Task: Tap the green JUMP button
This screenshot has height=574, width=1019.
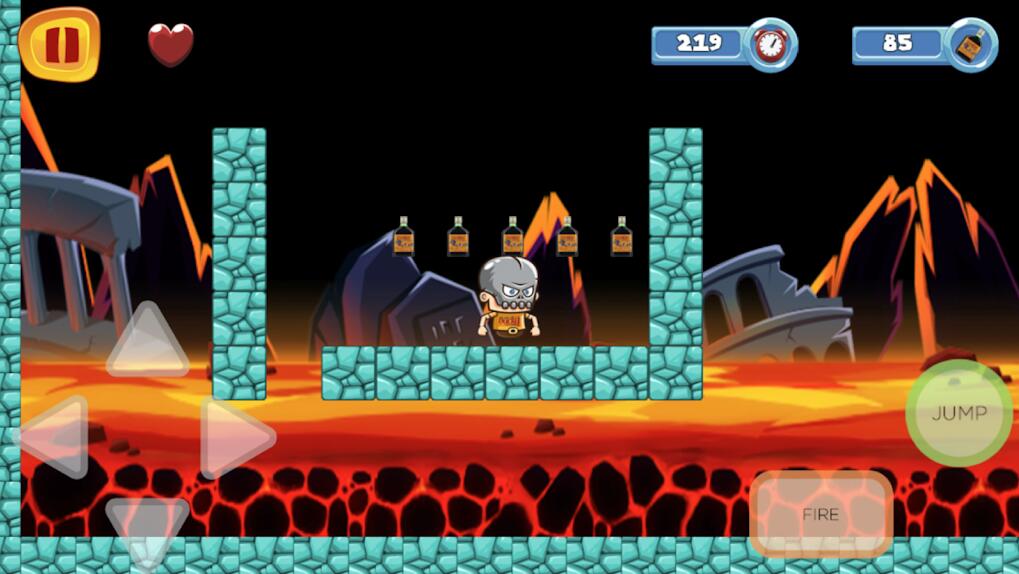Action: pos(958,413)
